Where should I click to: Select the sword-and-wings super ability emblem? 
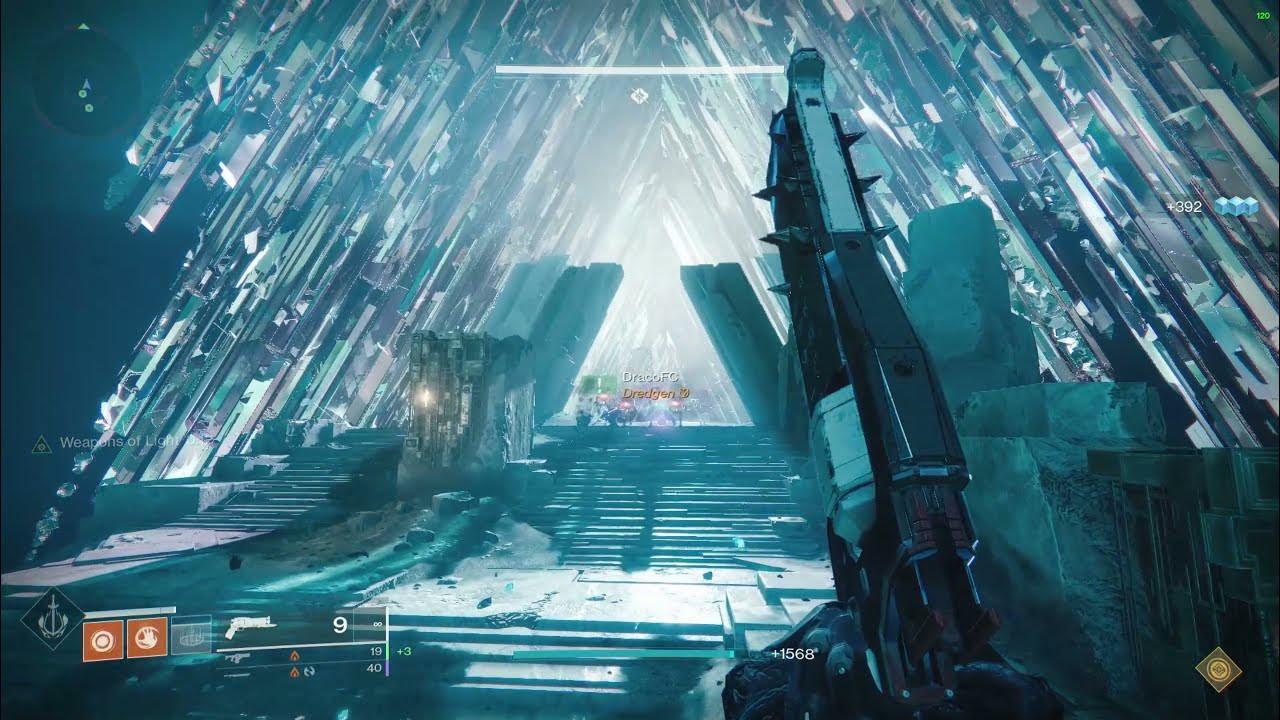53,621
